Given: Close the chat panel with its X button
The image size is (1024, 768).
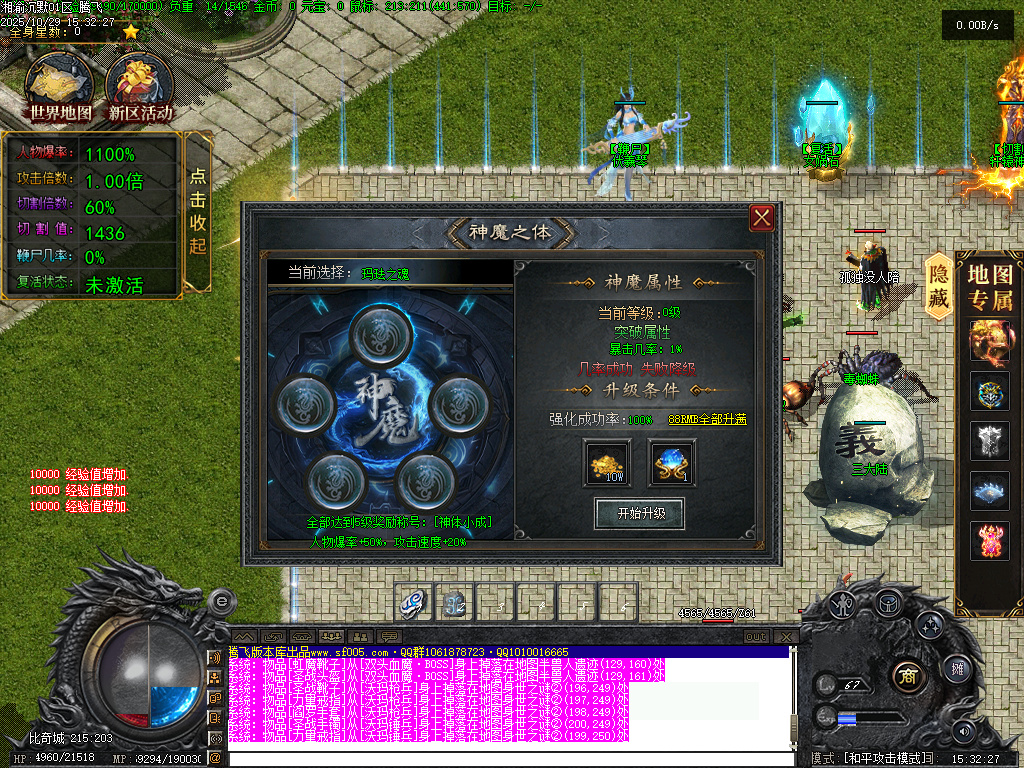Looking at the screenshot, I should coord(787,636).
